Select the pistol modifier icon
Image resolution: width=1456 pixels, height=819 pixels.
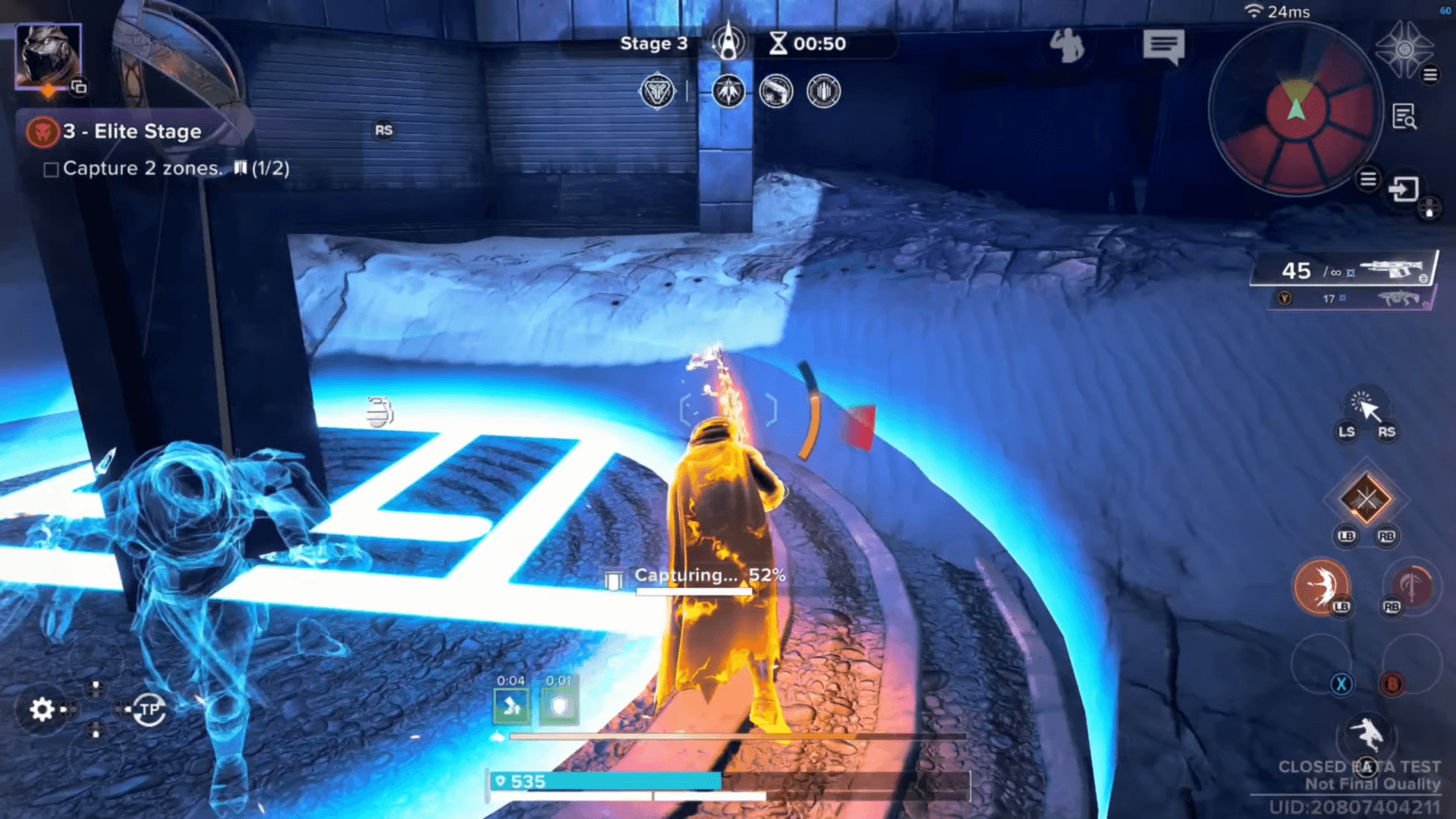pyautogui.click(x=775, y=92)
